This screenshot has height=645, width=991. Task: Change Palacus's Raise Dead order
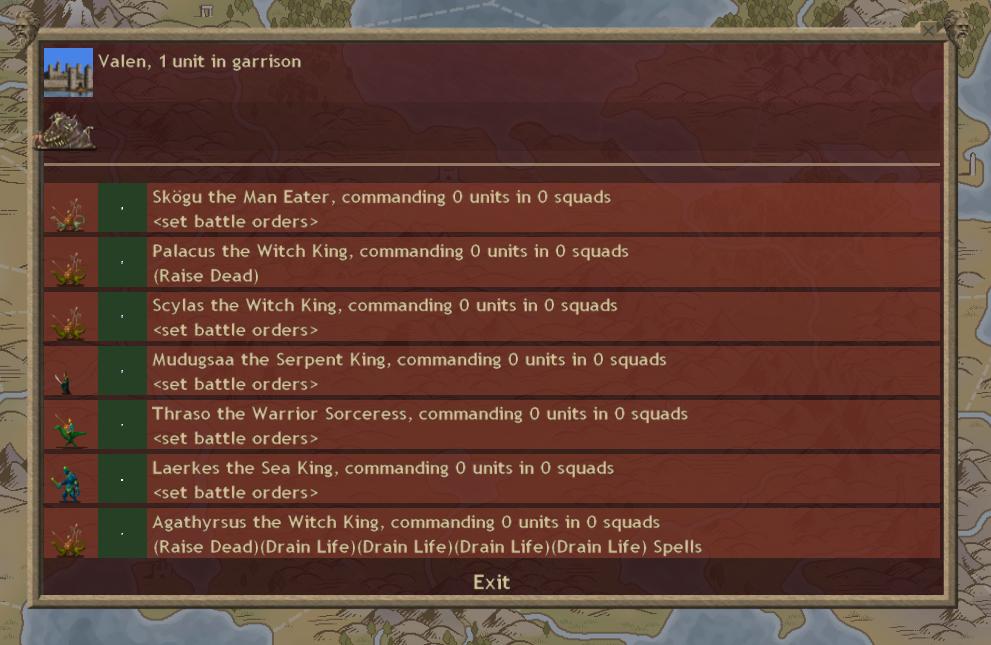[x=205, y=275]
